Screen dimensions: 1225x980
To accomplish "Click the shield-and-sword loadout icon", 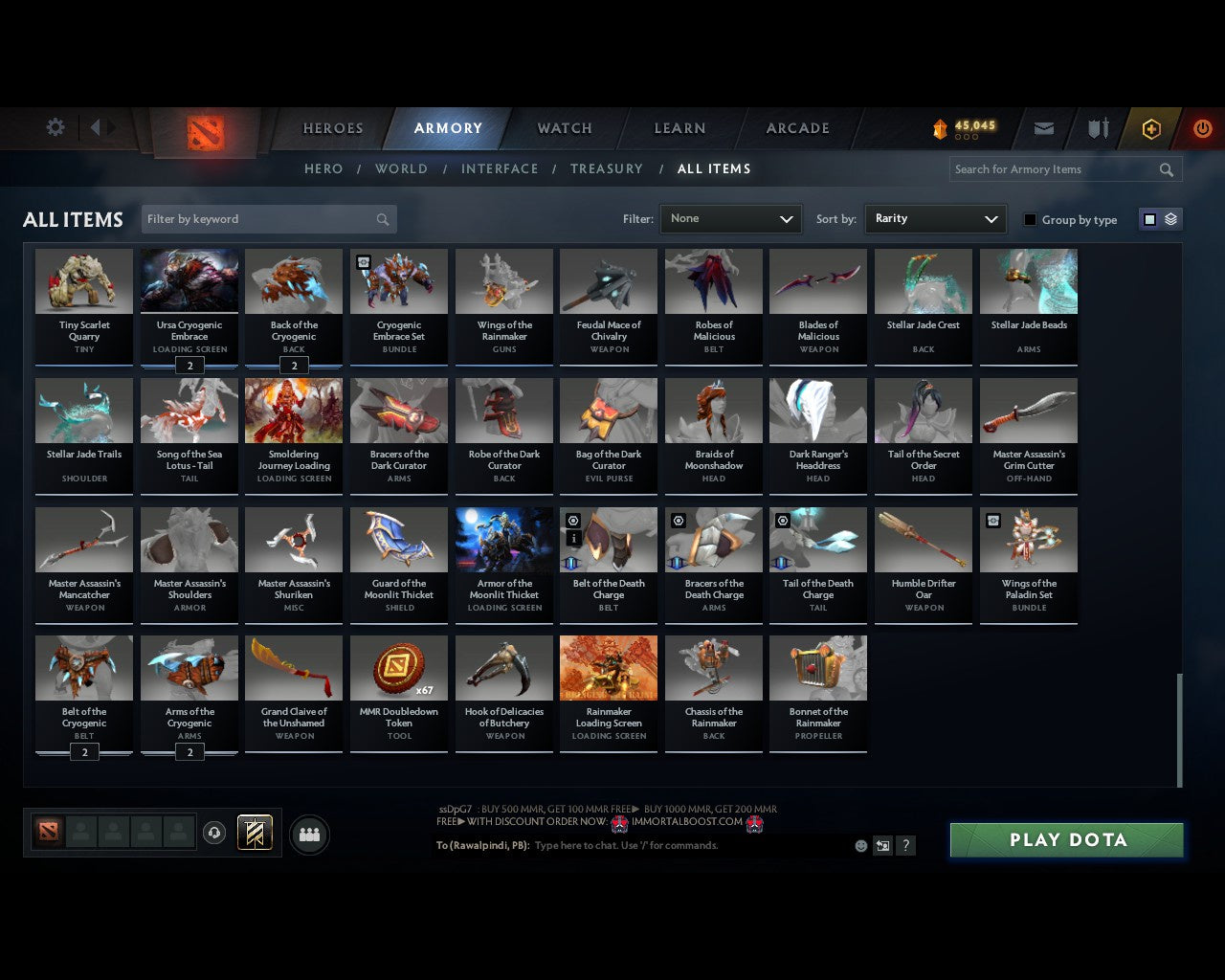I will coord(1097,127).
